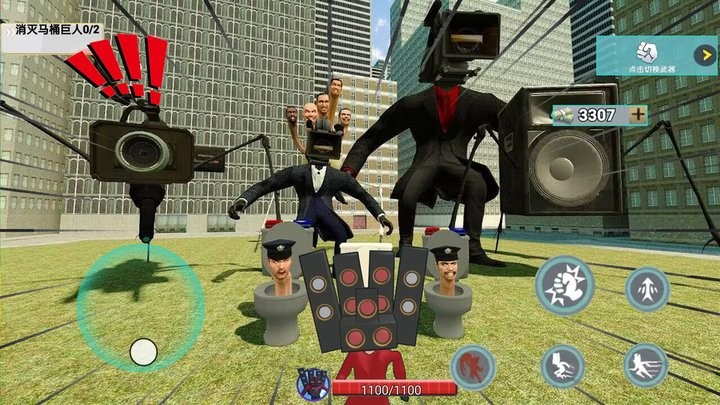Trigger the red character skill button

pos(473,367)
